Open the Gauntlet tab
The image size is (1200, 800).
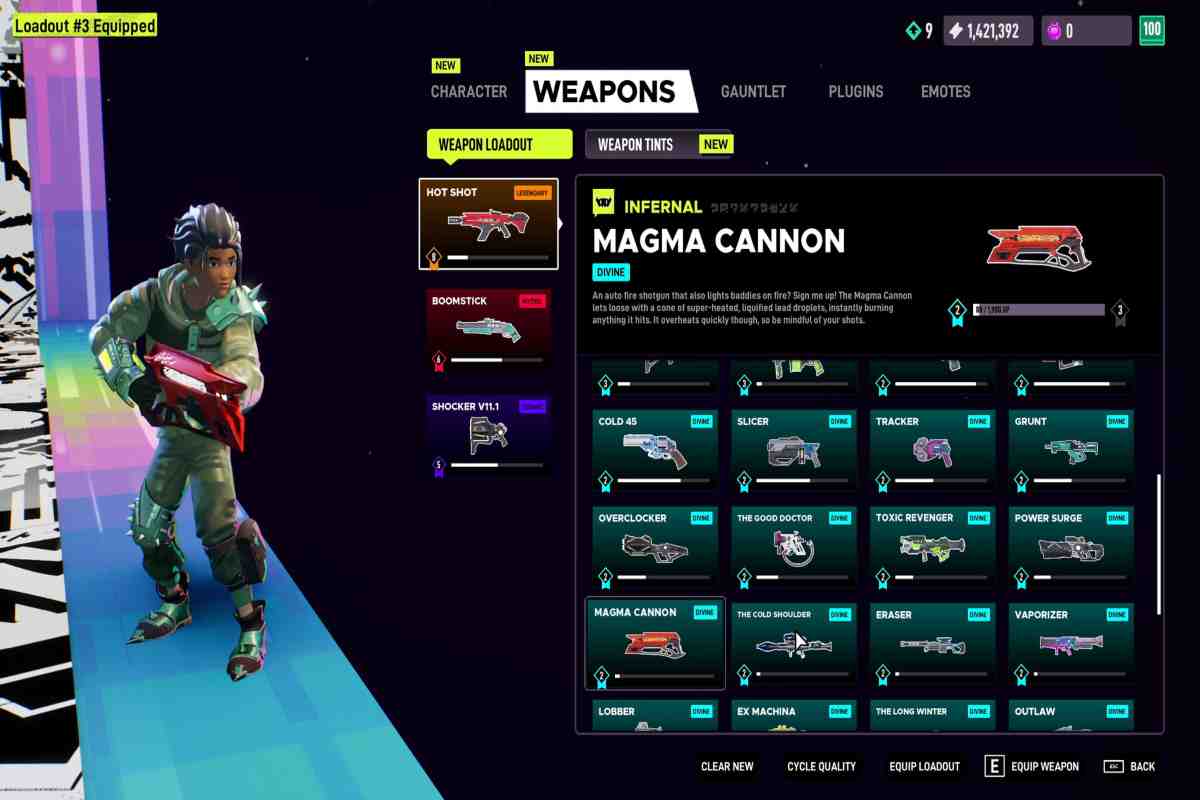coord(753,91)
